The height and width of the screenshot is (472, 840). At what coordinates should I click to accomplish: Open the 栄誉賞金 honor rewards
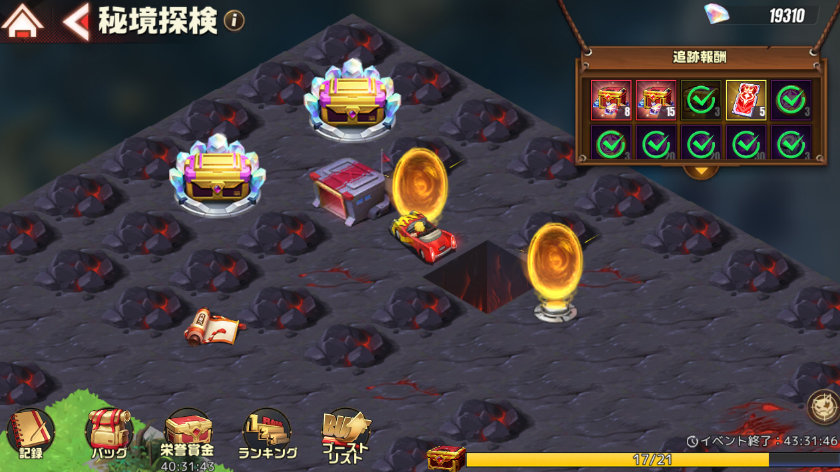point(187,437)
